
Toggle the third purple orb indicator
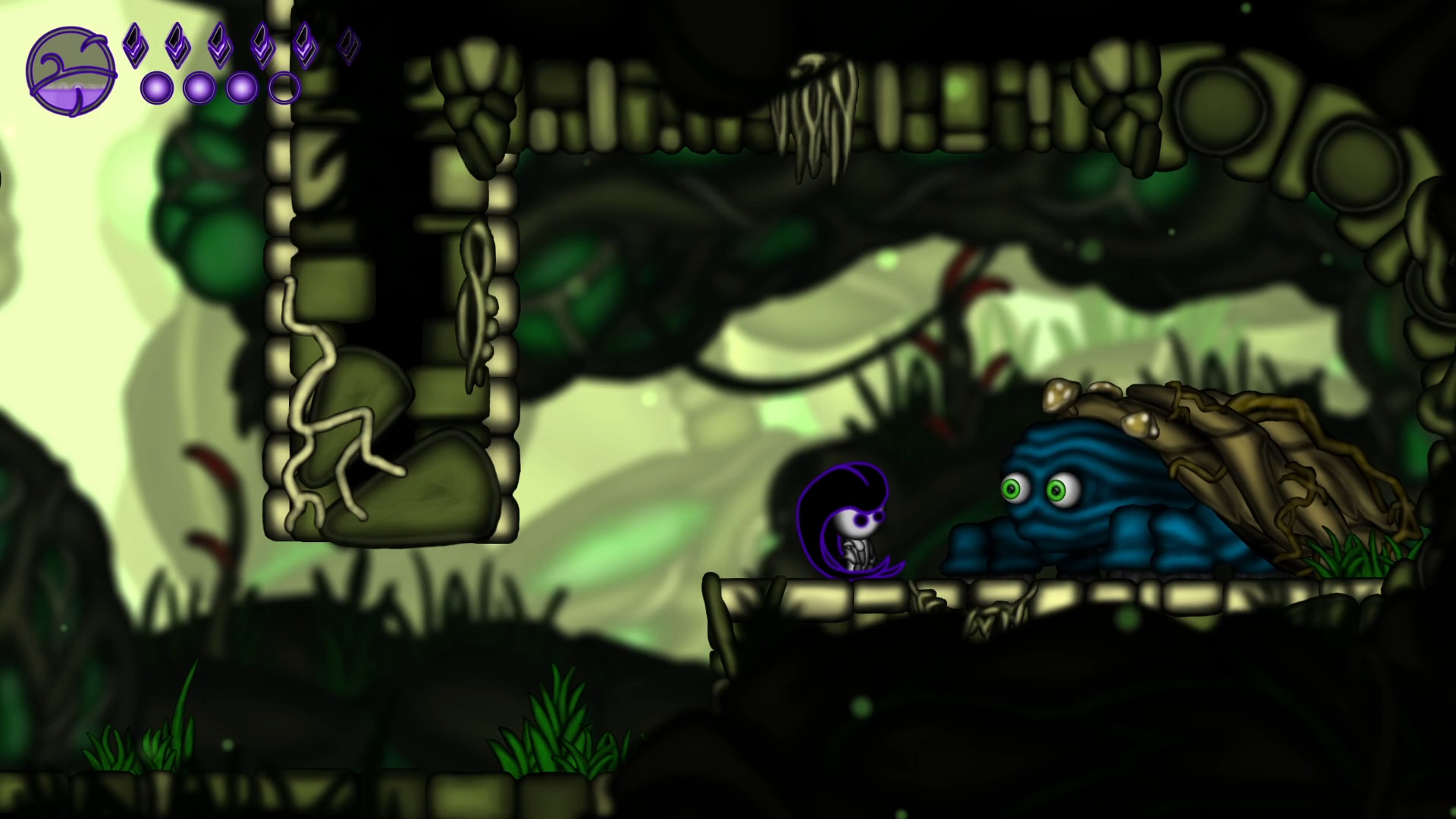pyautogui.click(x=242, y=89)
